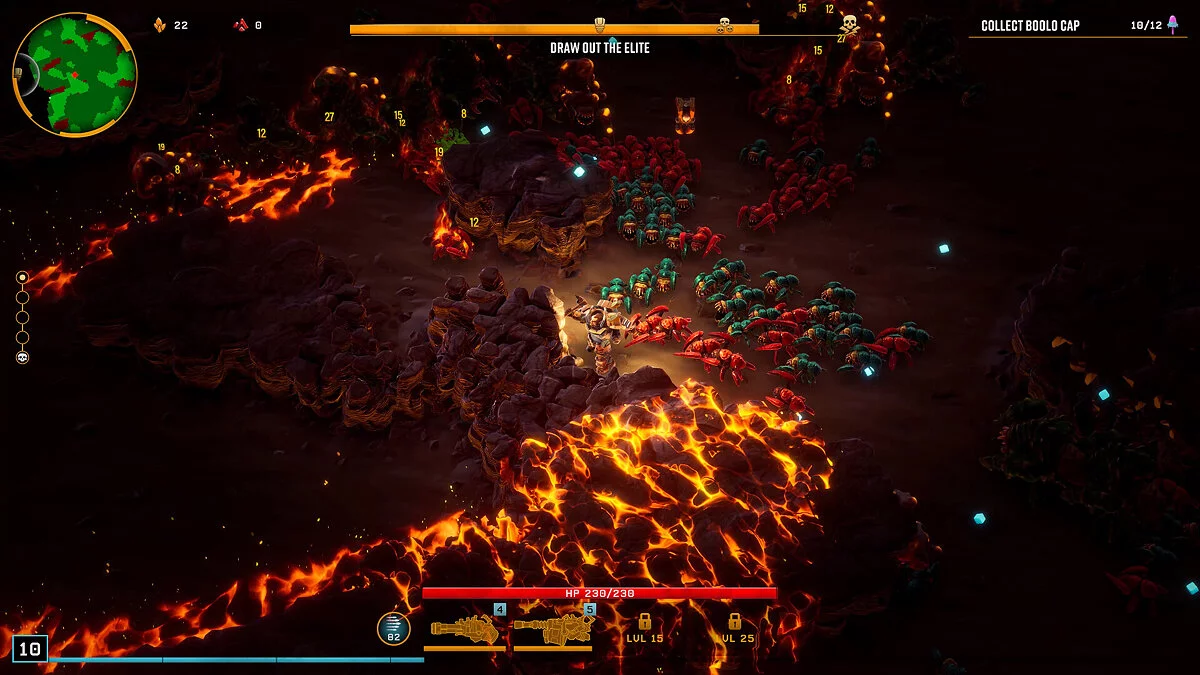Screen dimensions: 1200x675
Task: Click the large elite skull on wave bar
Action: point(849,24)
